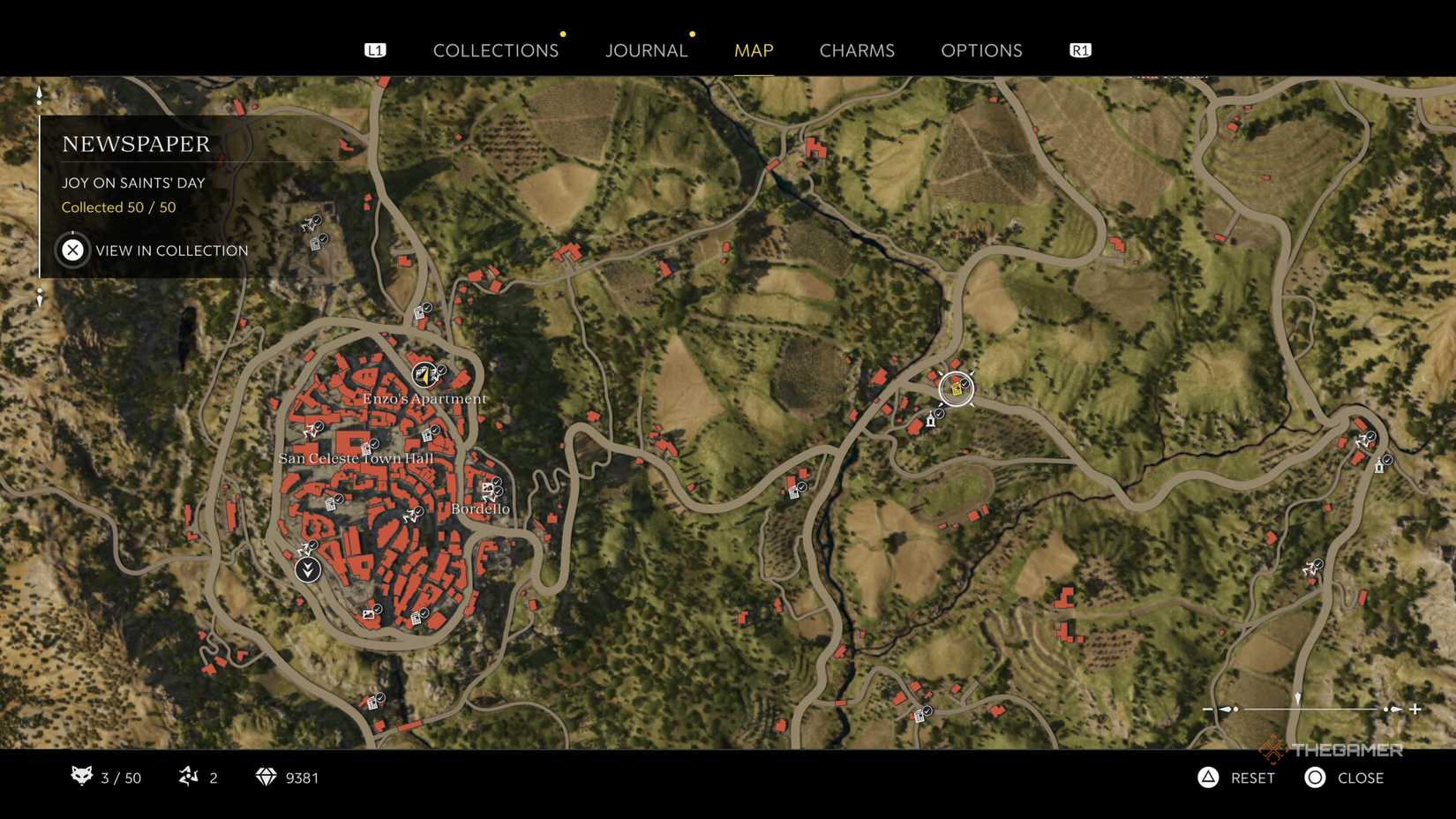
Task: Switch to the CHARMS tab
Action: pyautogui.click(x=856, y=50)
